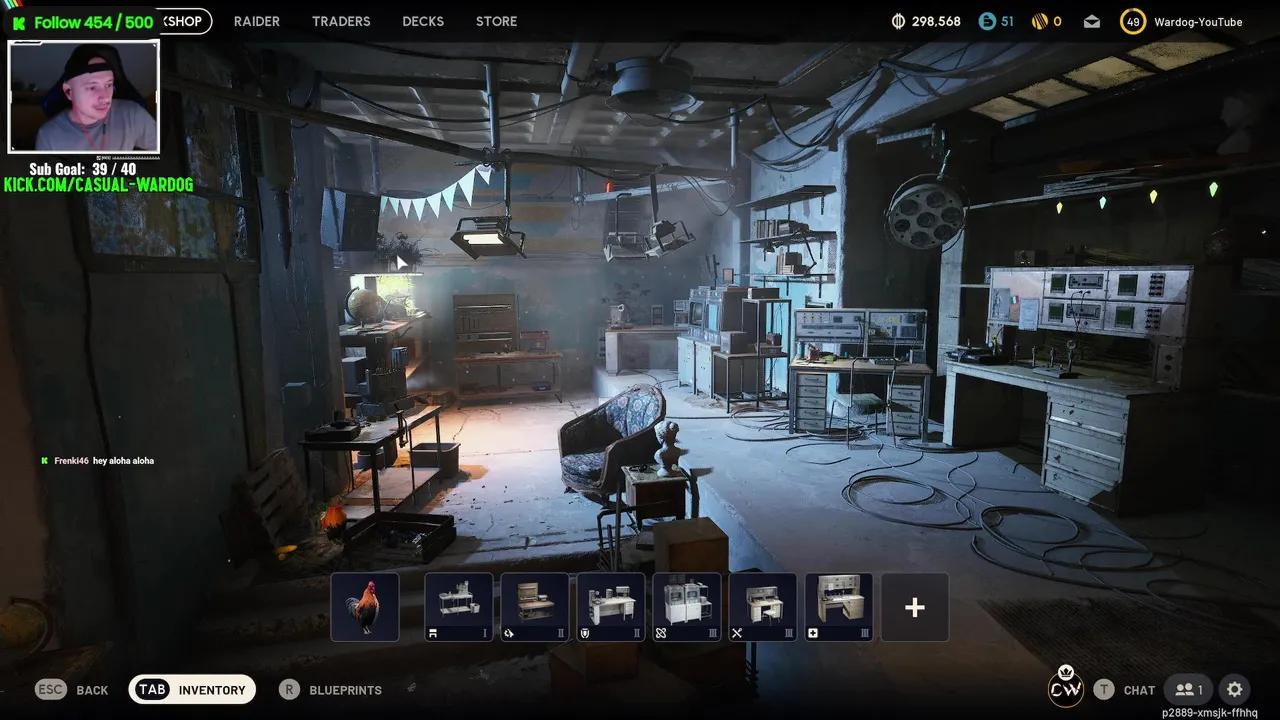Toggle Inventory with the TAB button
This screenshot has height=720, width=1280.
click(x=152, y=689)
